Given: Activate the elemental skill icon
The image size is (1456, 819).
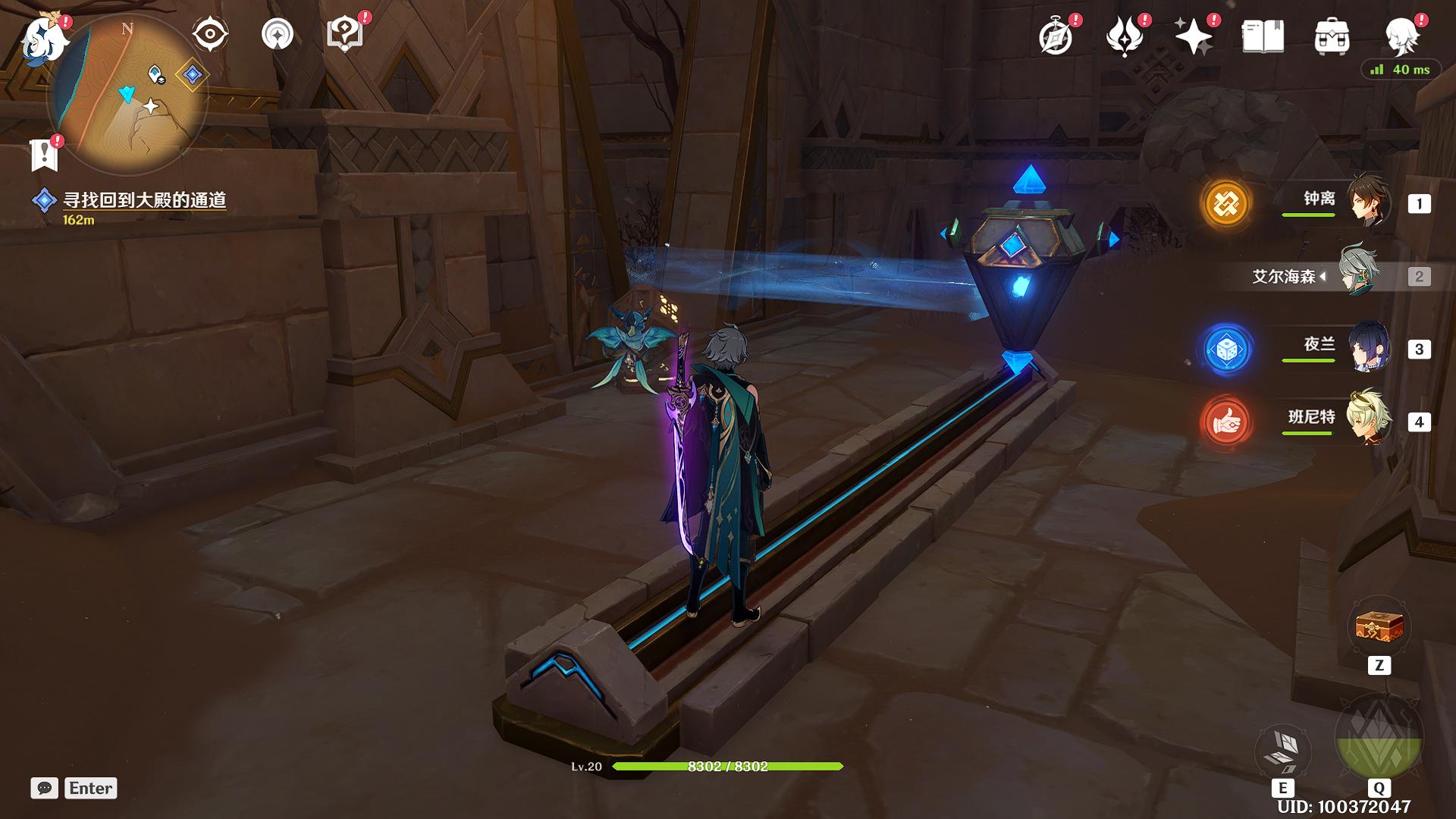Looking at the screenshot, I should 1282,751.
